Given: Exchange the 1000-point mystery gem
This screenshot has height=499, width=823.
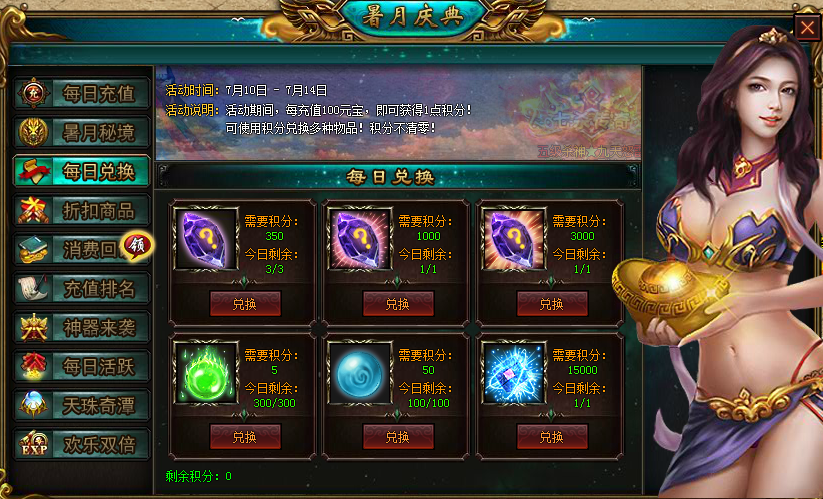Looking at the screenshot, I should point(398,304).
